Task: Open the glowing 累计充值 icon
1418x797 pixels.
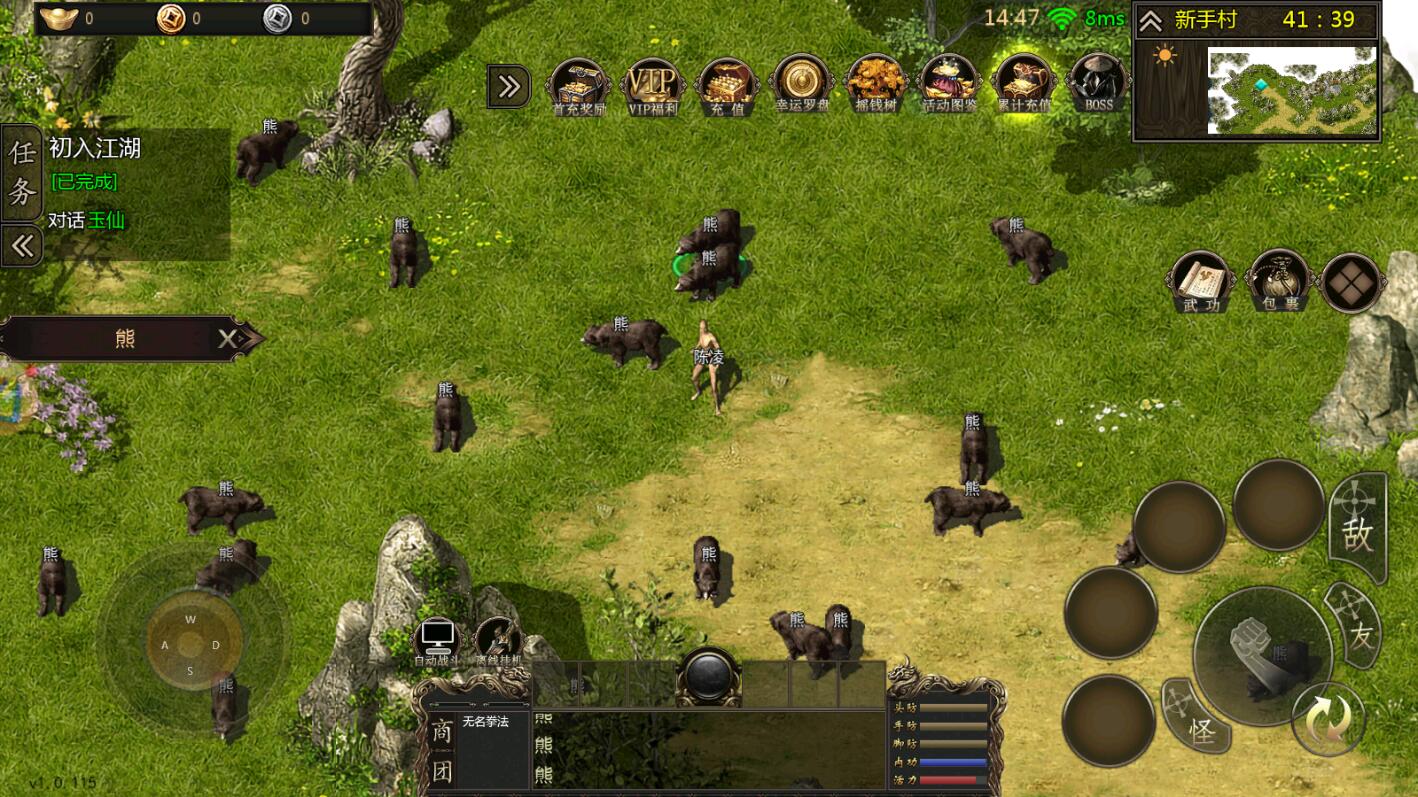Action: tap(1024, 85)
